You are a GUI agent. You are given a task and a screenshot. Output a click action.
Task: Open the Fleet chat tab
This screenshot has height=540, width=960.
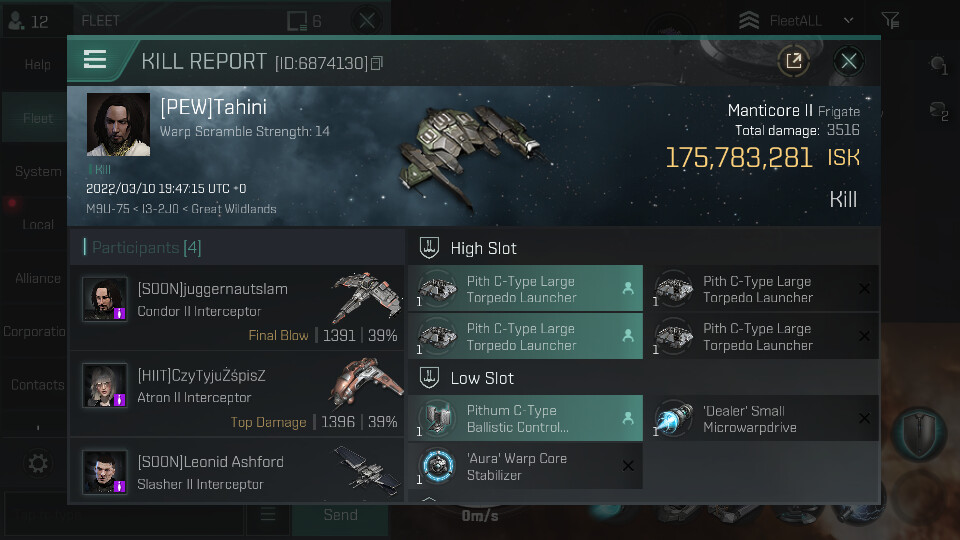(38, 118)
